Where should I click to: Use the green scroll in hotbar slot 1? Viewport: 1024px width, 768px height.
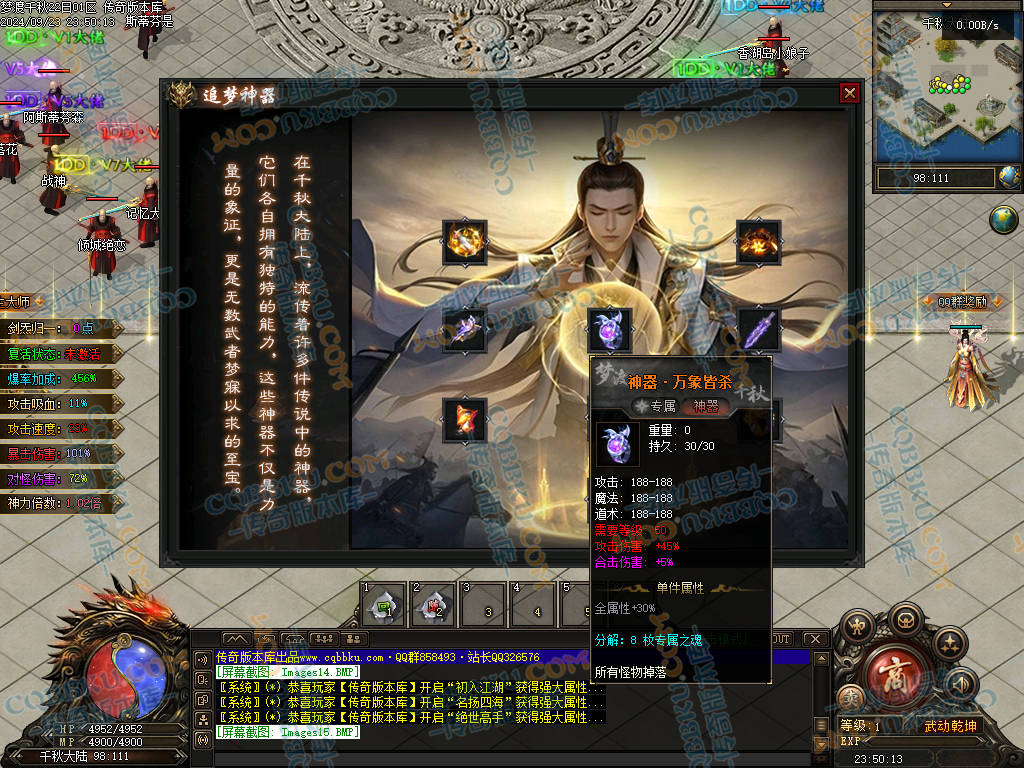click(x=383, y=605)
